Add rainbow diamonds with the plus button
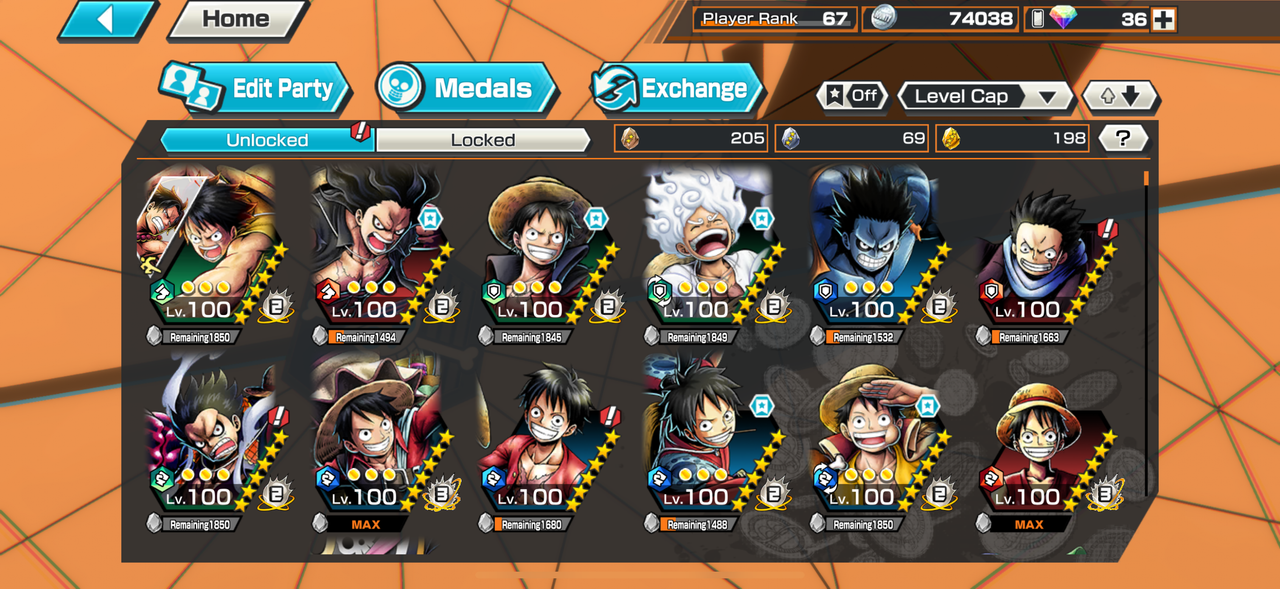1280x589 pixels. [1163, 19]
